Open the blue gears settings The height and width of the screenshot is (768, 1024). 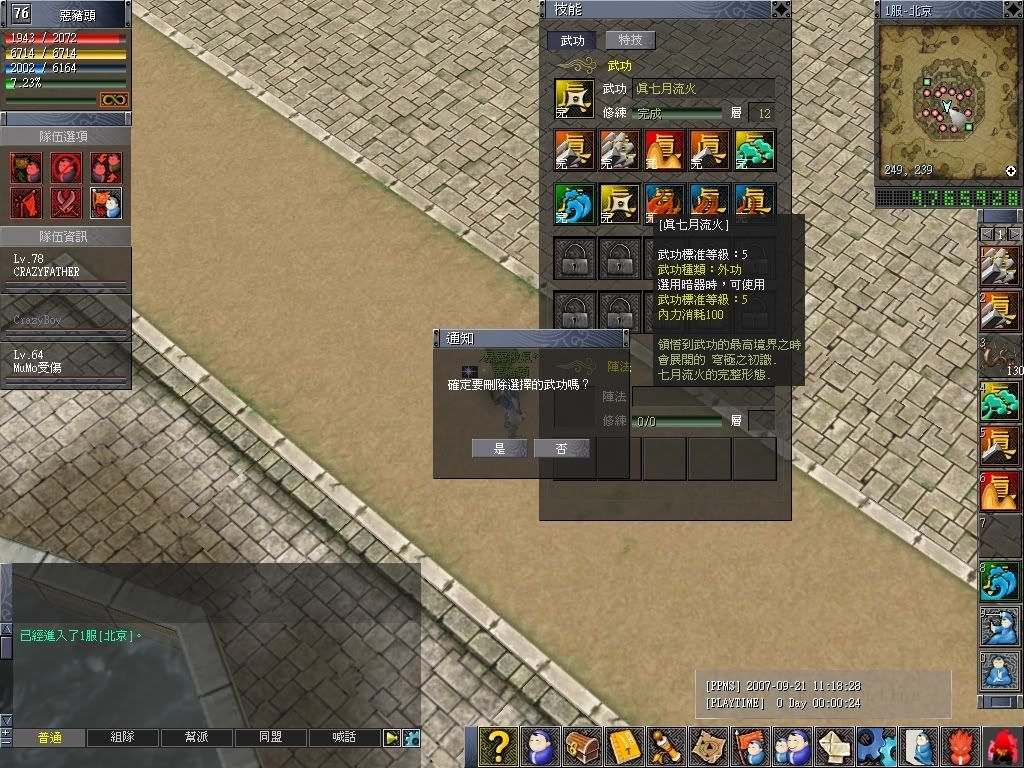click(x=876, y=747)
